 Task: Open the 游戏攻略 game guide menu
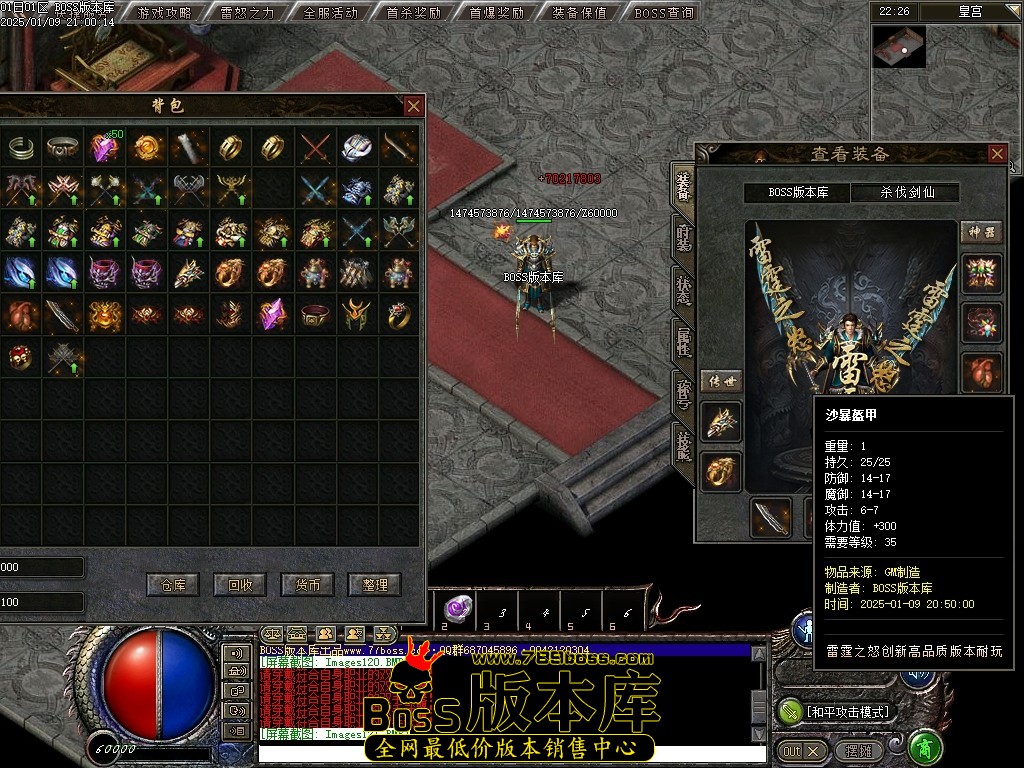coord(164,13)
